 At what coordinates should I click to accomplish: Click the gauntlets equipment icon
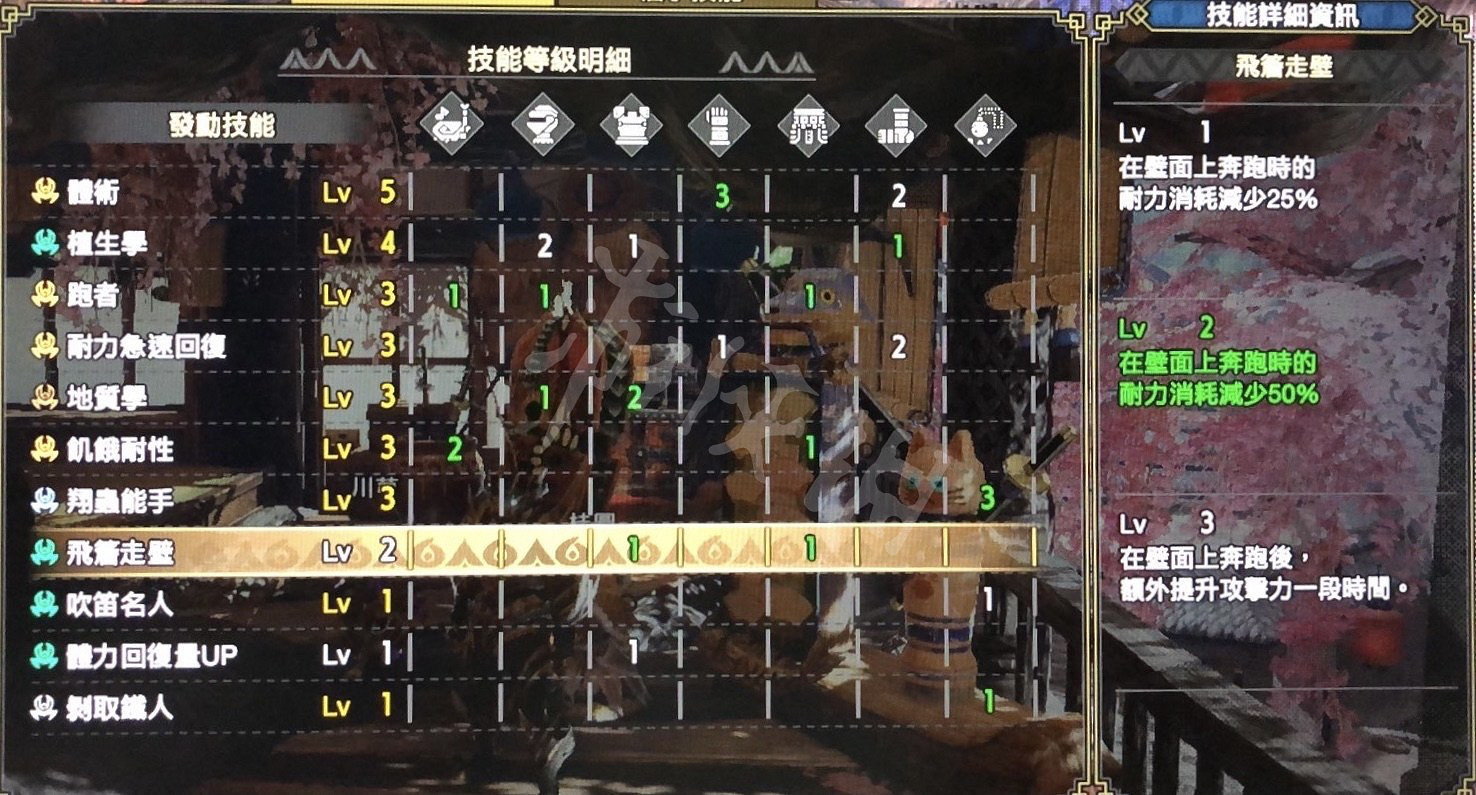(x=722, y=125)
